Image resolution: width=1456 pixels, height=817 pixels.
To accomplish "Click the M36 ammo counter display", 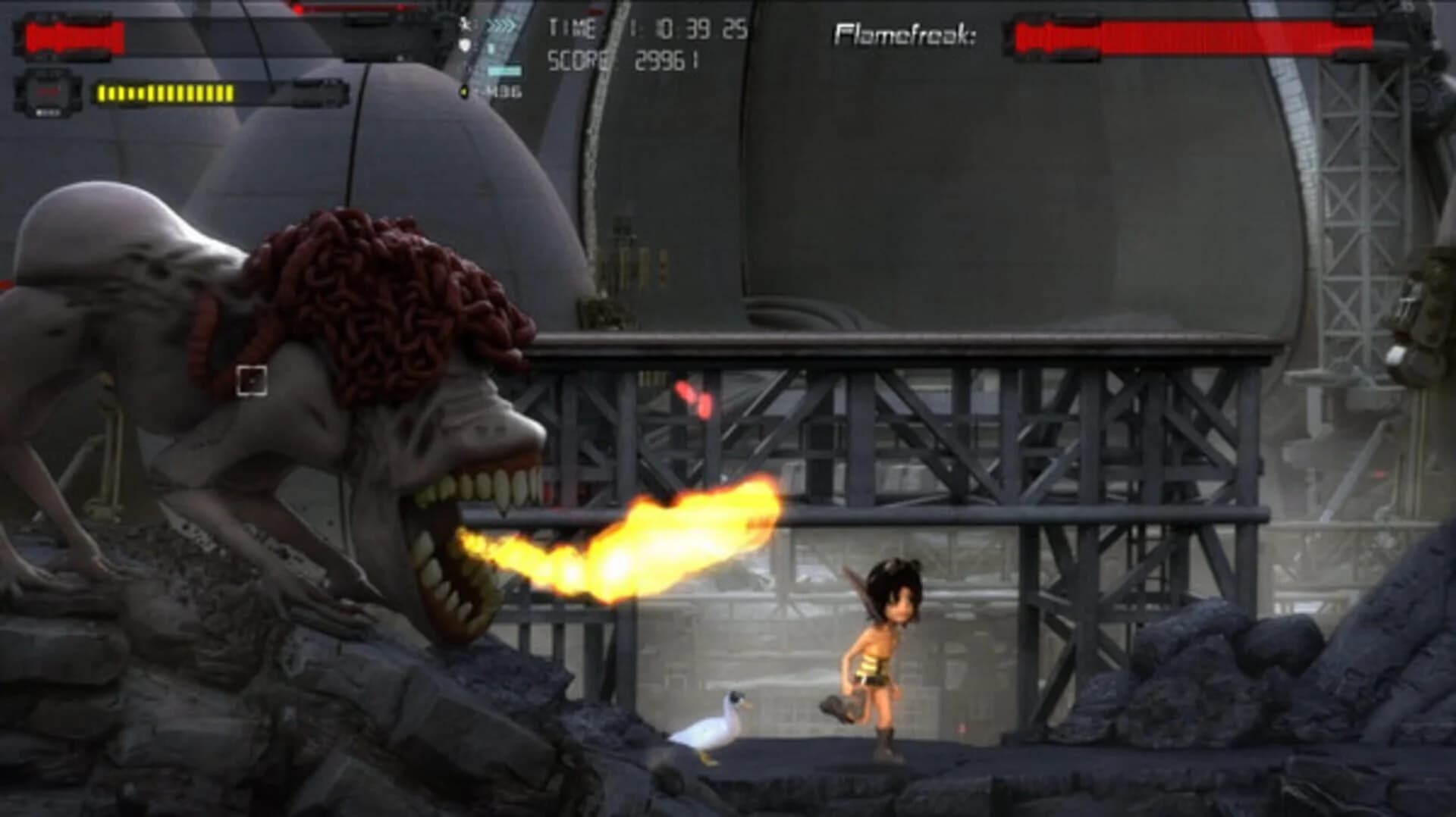I will click(x=507, y=92).
